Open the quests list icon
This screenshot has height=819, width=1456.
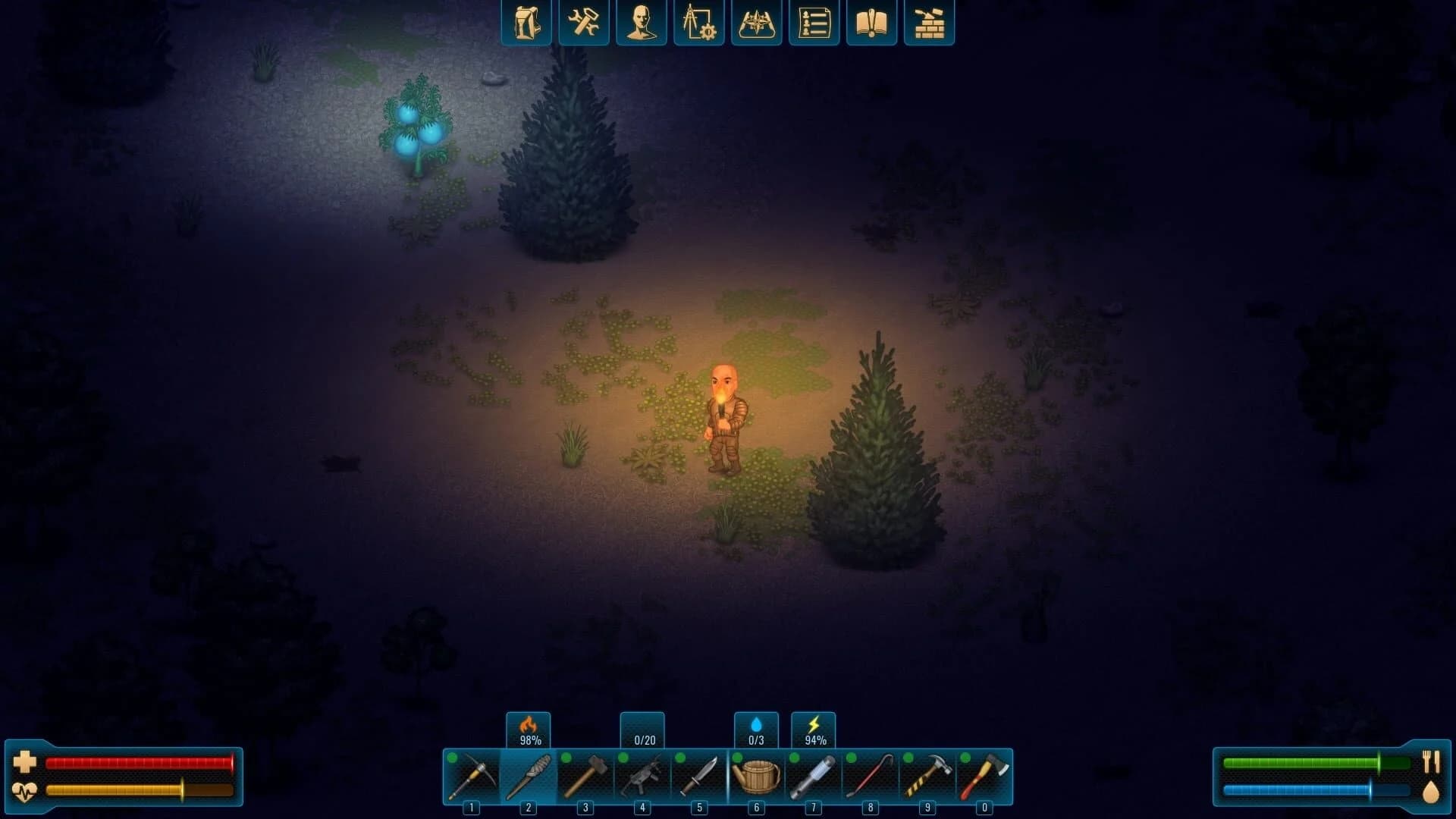pyautogui.click(x=814, y=23)
